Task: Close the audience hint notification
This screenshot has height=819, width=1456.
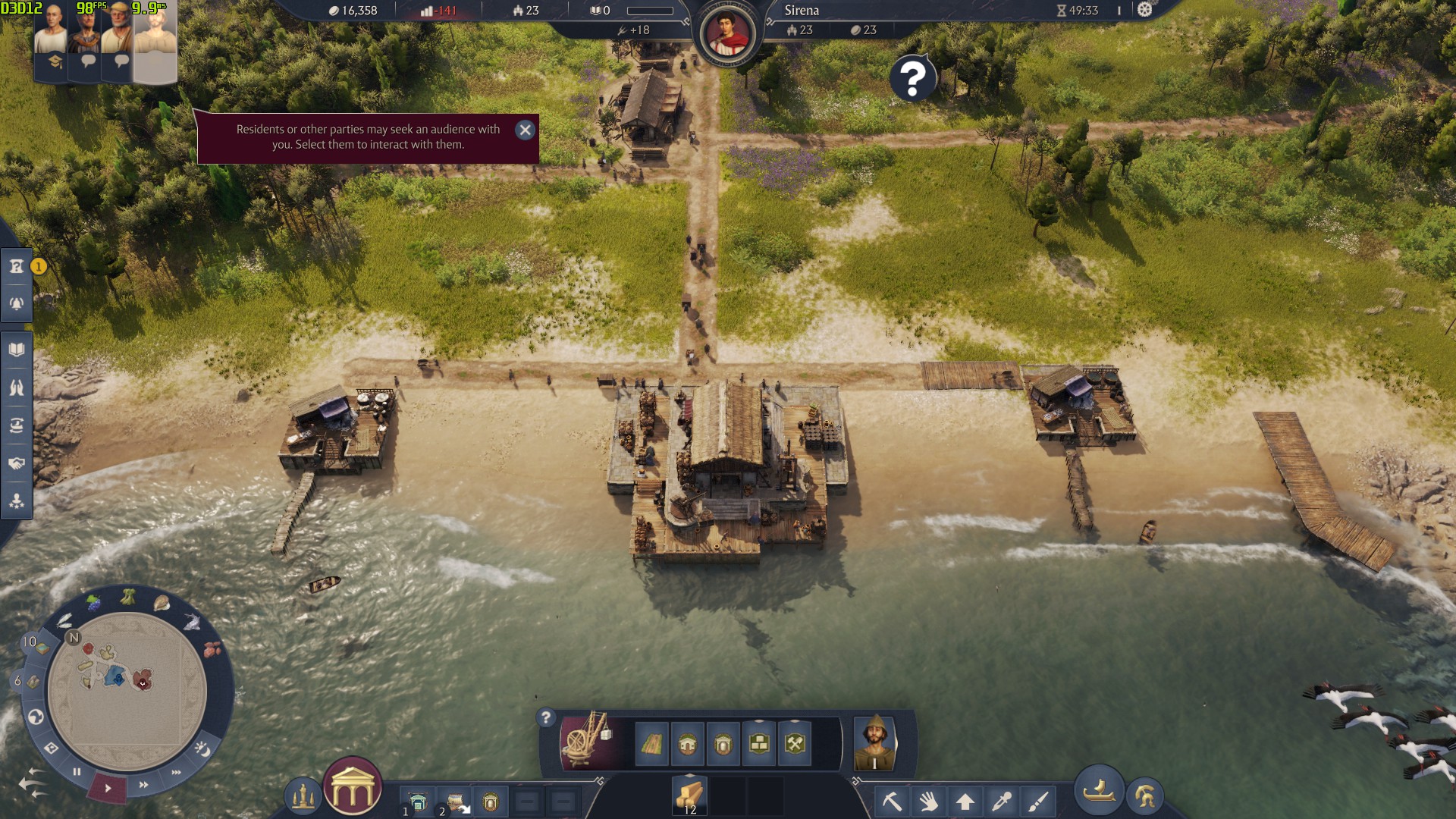Action: (x=525, y=130)
